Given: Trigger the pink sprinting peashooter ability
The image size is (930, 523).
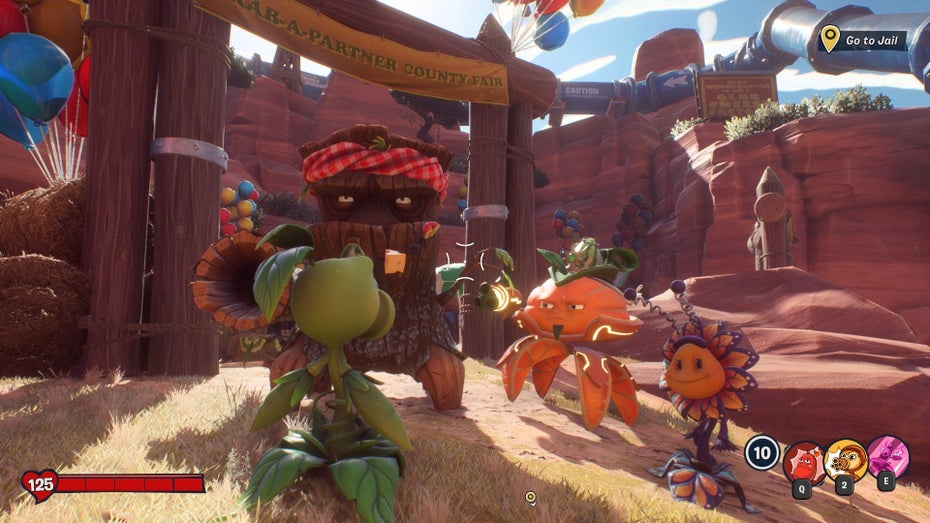Looking at the screenshot, I should click(887, 457).
